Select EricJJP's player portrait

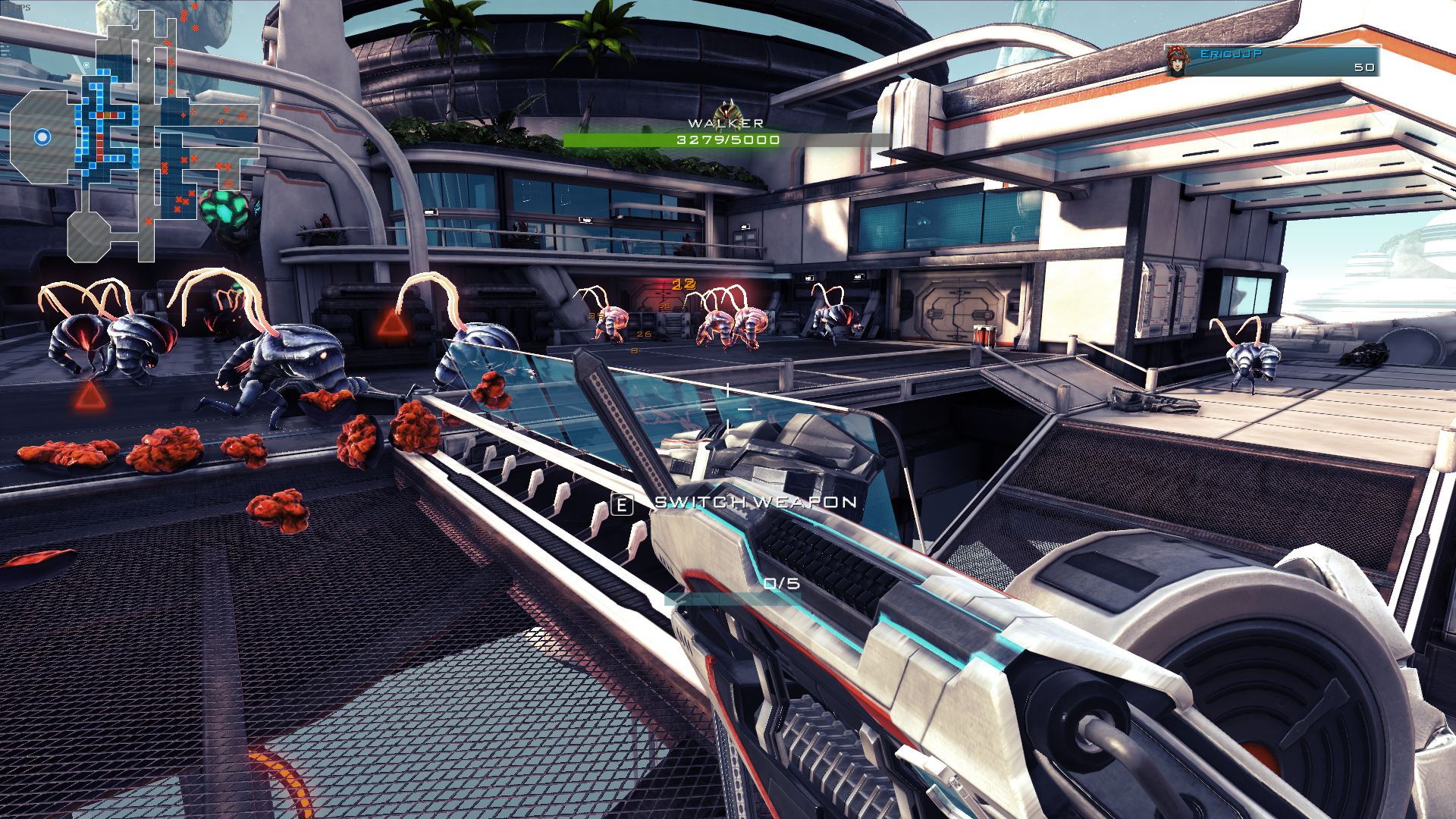[x=1177, y=61]
